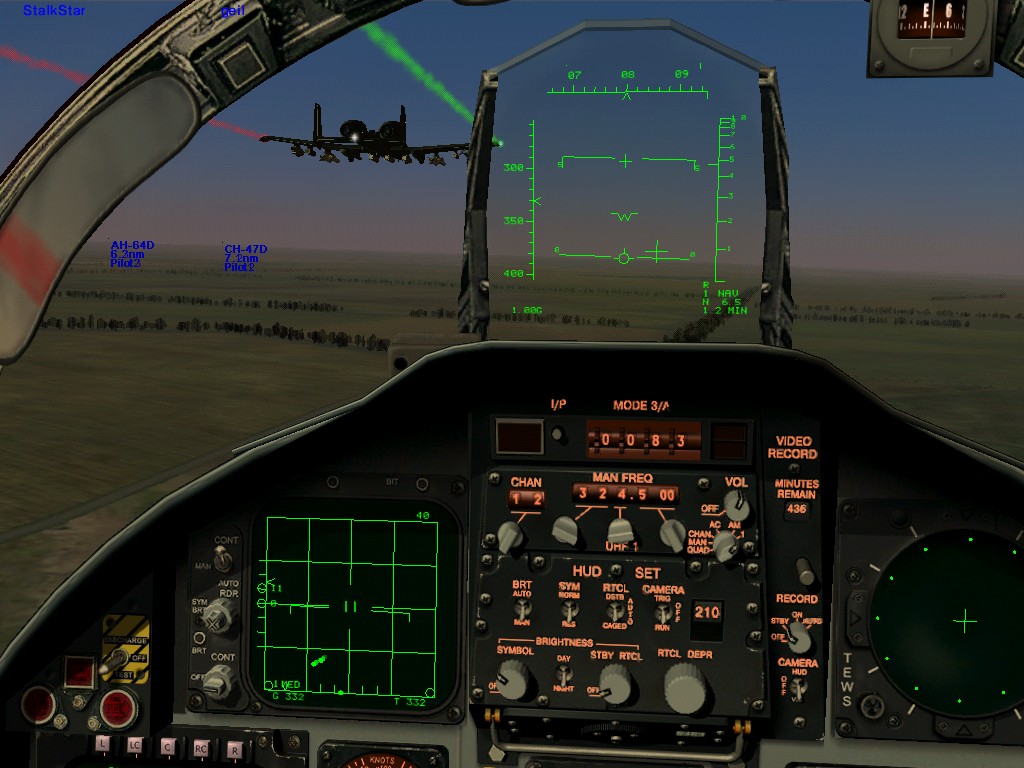Select the LC station button
Screen dimensions: 1024x768
pos(135,744)
